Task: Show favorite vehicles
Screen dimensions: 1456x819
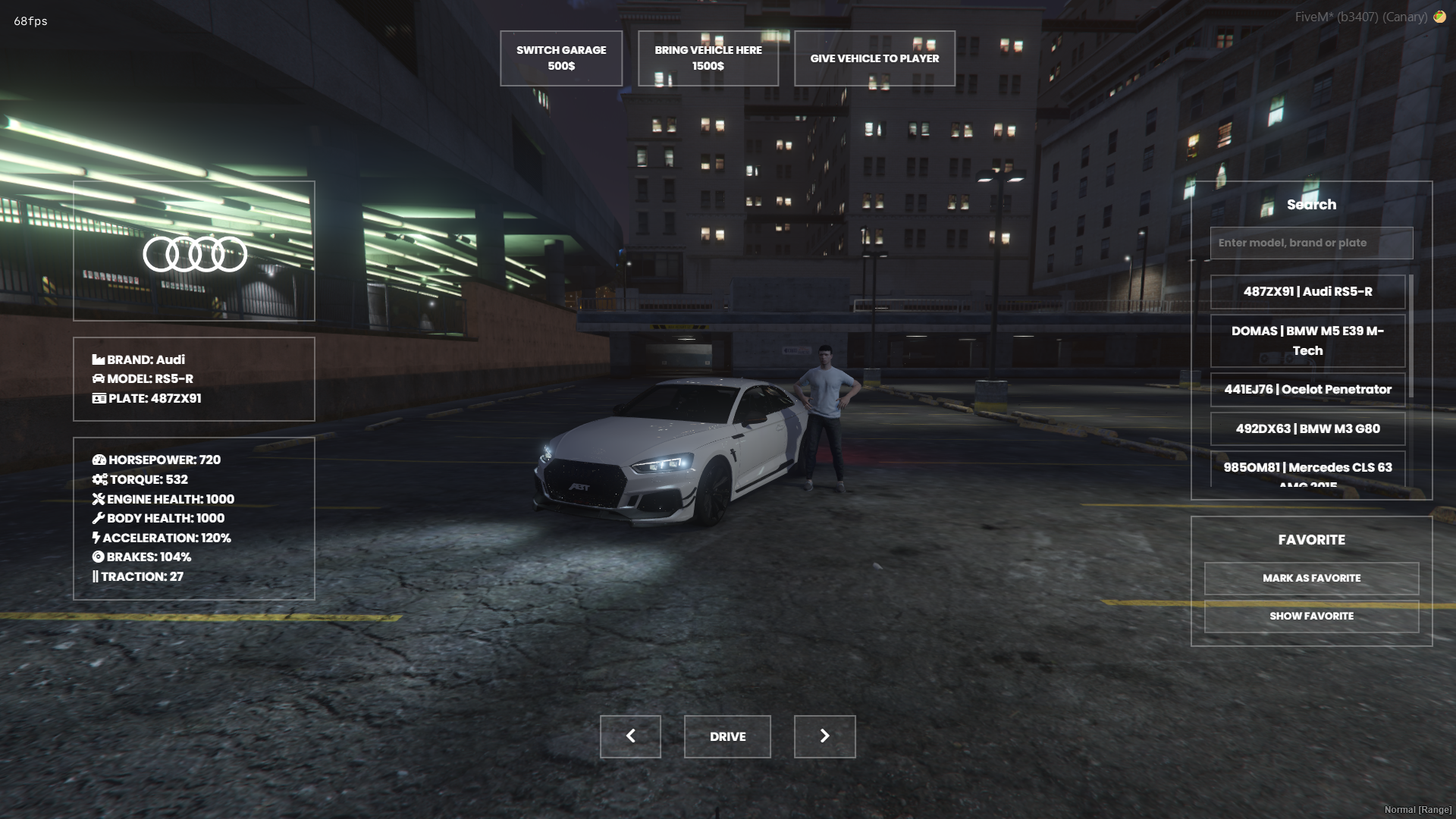Action: (x=1311, y=617)
